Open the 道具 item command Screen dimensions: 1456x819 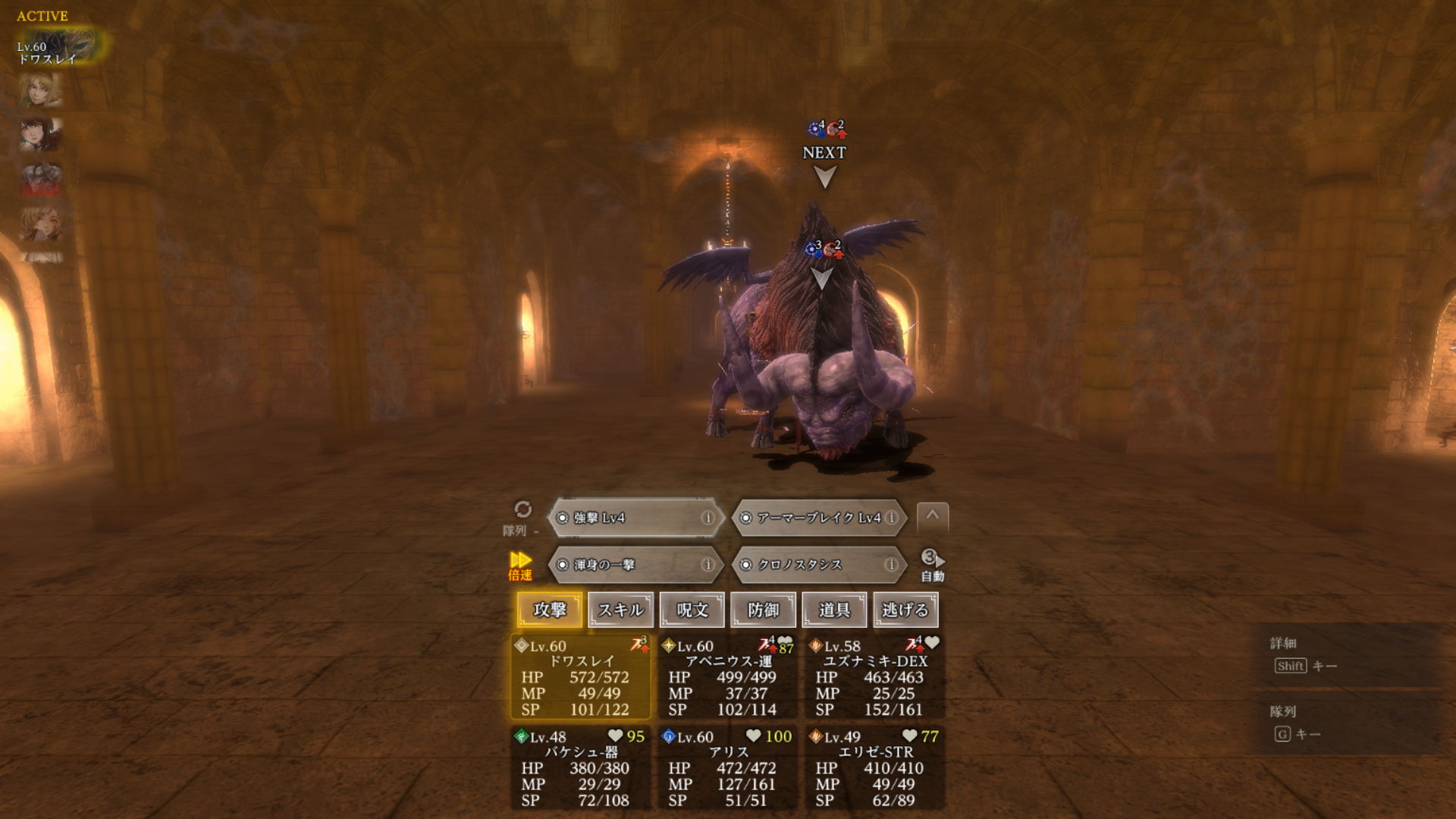(834, 610)
